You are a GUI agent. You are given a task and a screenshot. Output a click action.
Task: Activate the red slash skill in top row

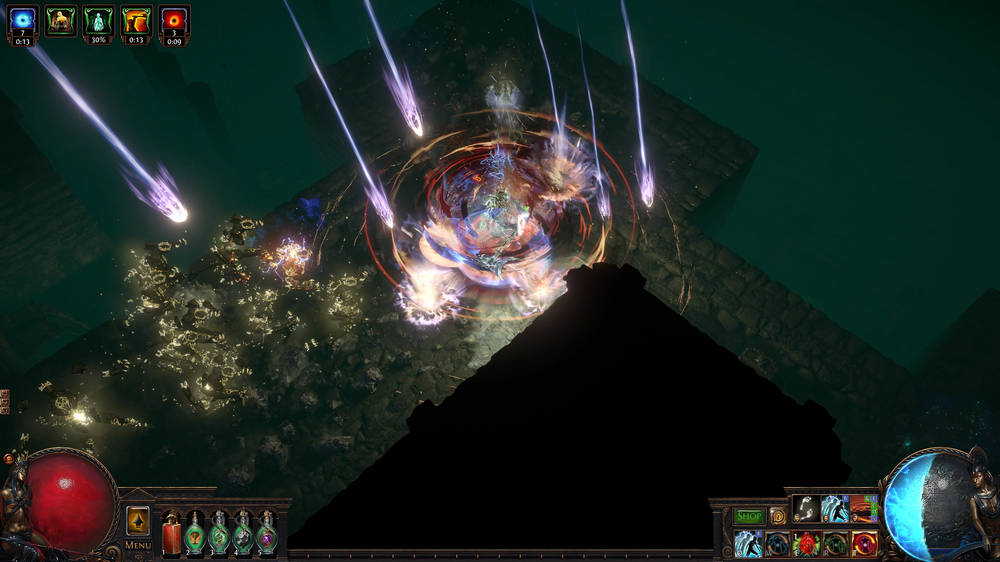tap(864, 510)
